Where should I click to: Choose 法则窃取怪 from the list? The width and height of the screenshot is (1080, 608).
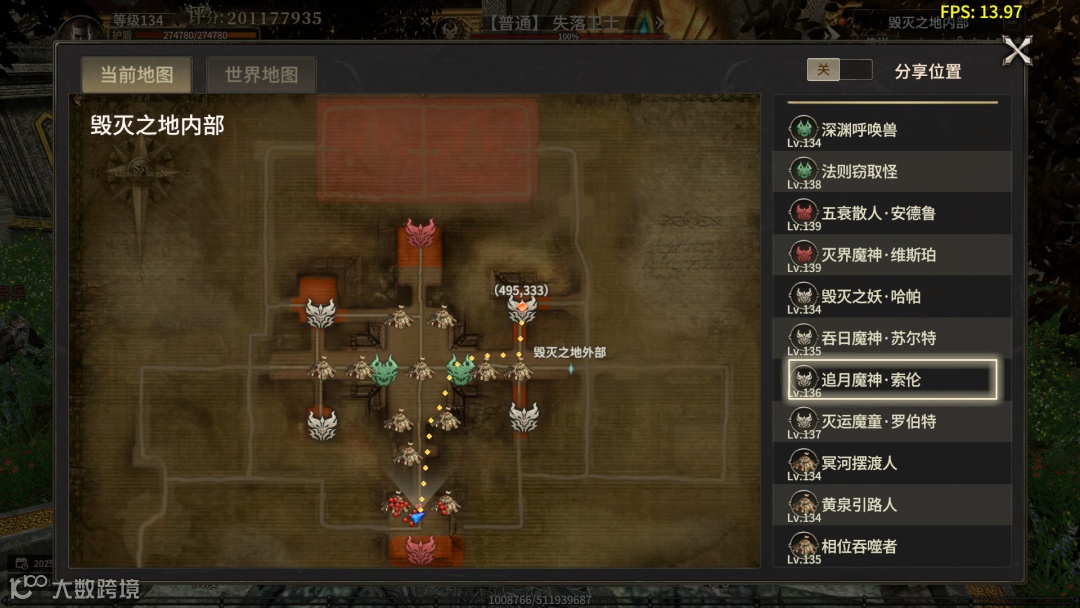(892, 172)
